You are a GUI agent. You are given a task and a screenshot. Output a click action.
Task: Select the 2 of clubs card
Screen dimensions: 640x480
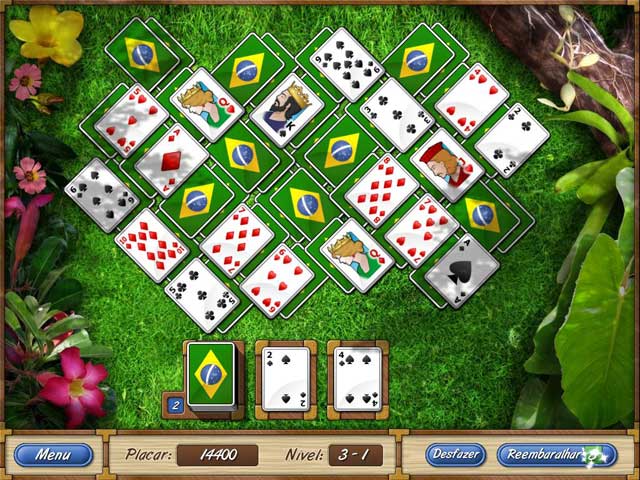[511, 140]
